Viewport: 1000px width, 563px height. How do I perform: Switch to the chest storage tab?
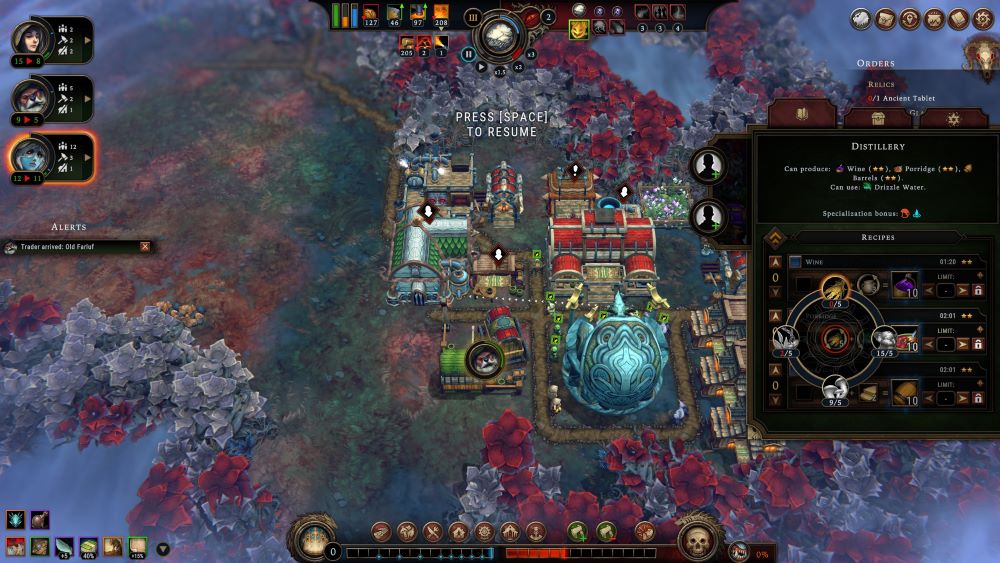[878, 117]
